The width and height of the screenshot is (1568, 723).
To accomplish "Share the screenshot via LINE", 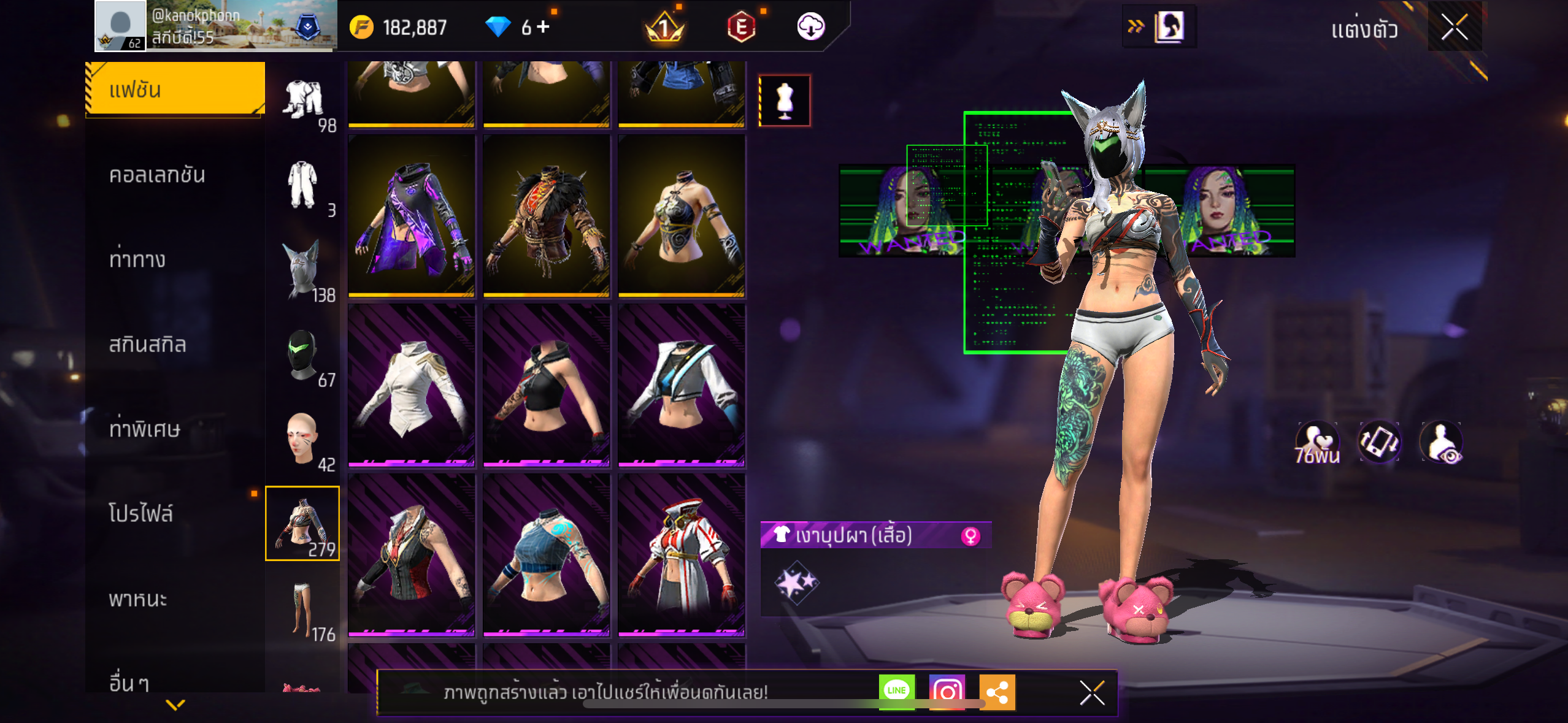I will pyautogui.click(x=896, y=691).
